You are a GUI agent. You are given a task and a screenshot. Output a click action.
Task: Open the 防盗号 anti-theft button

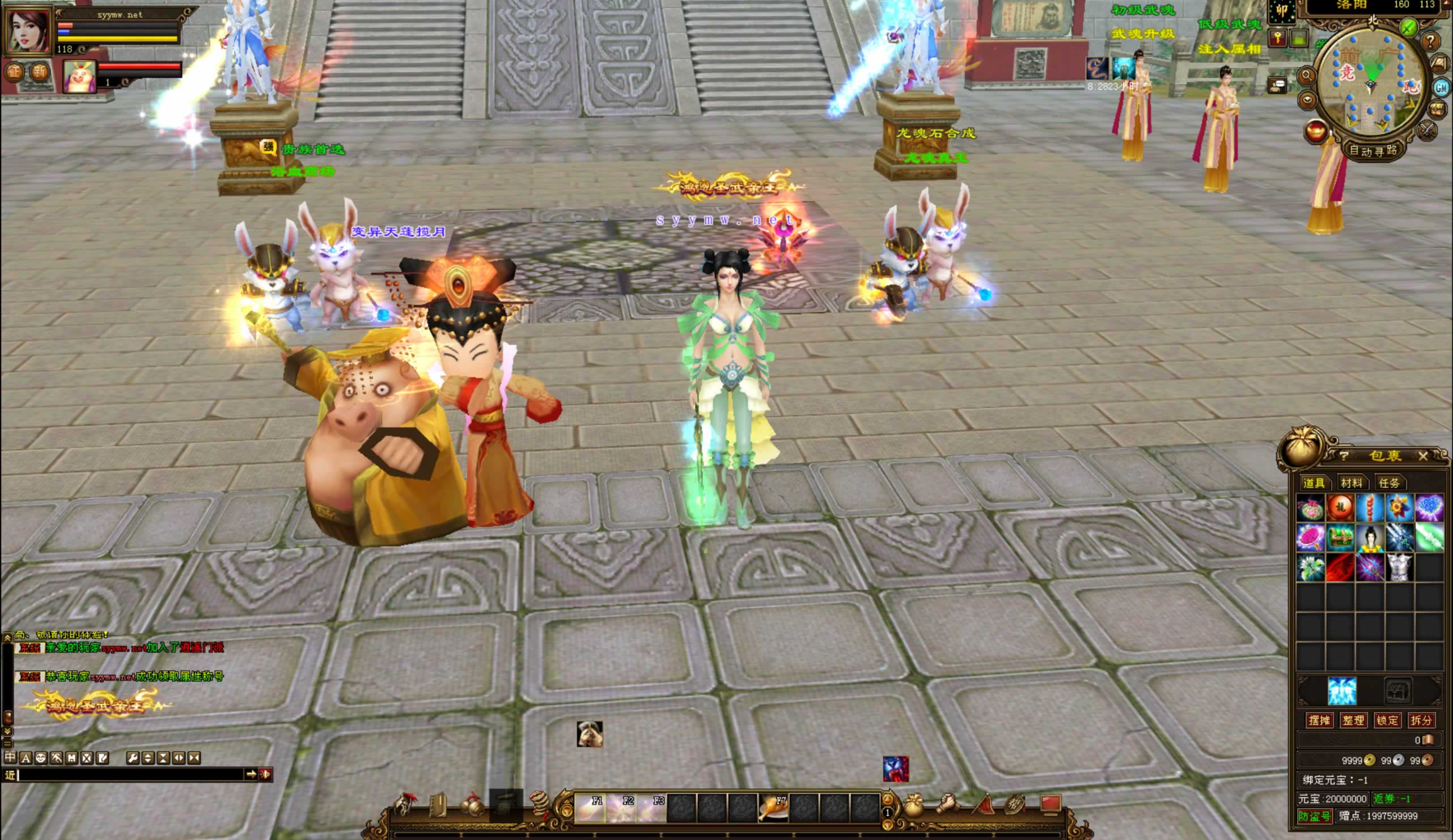[1314, 816]
